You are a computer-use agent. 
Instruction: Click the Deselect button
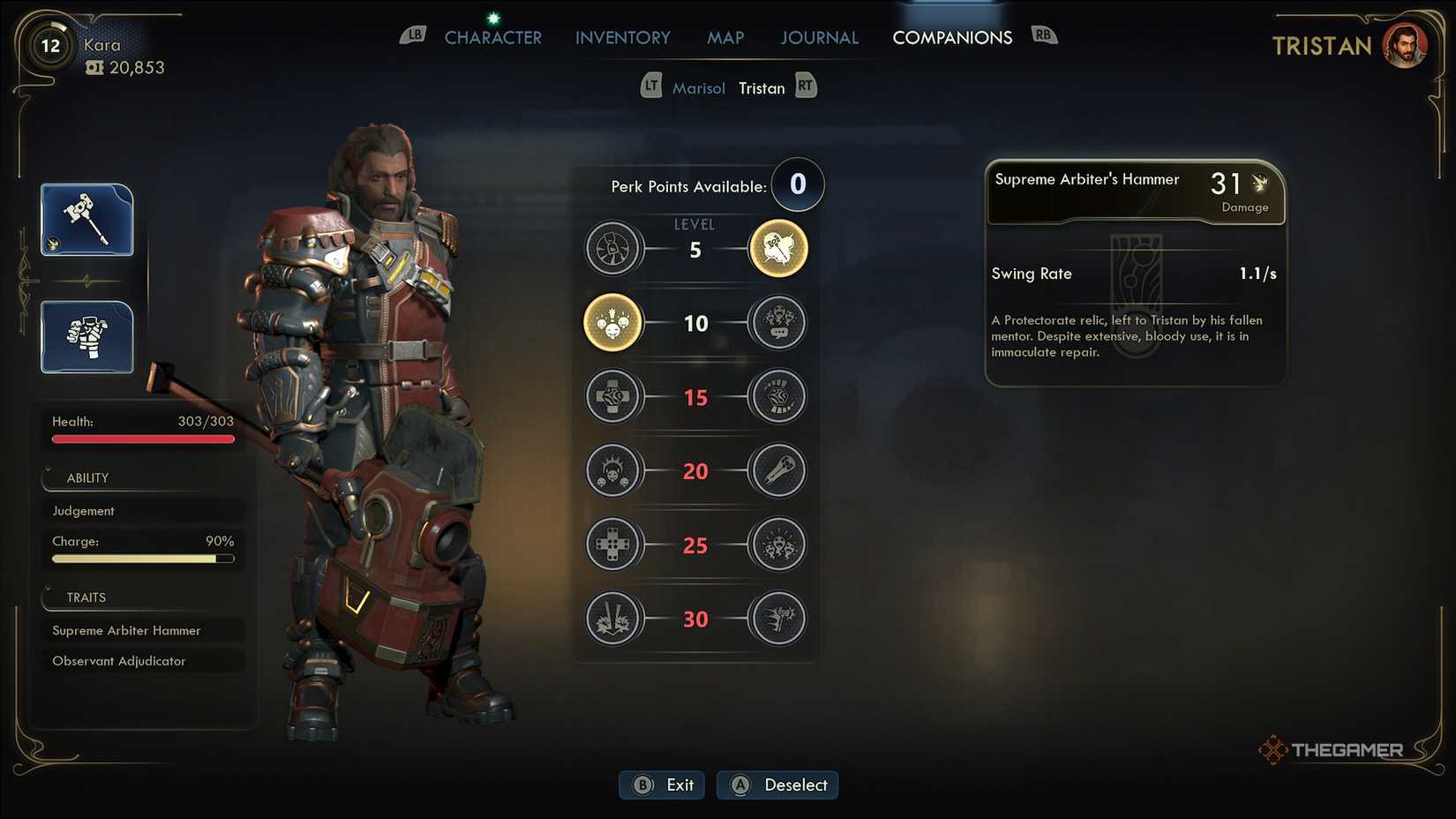777,785
